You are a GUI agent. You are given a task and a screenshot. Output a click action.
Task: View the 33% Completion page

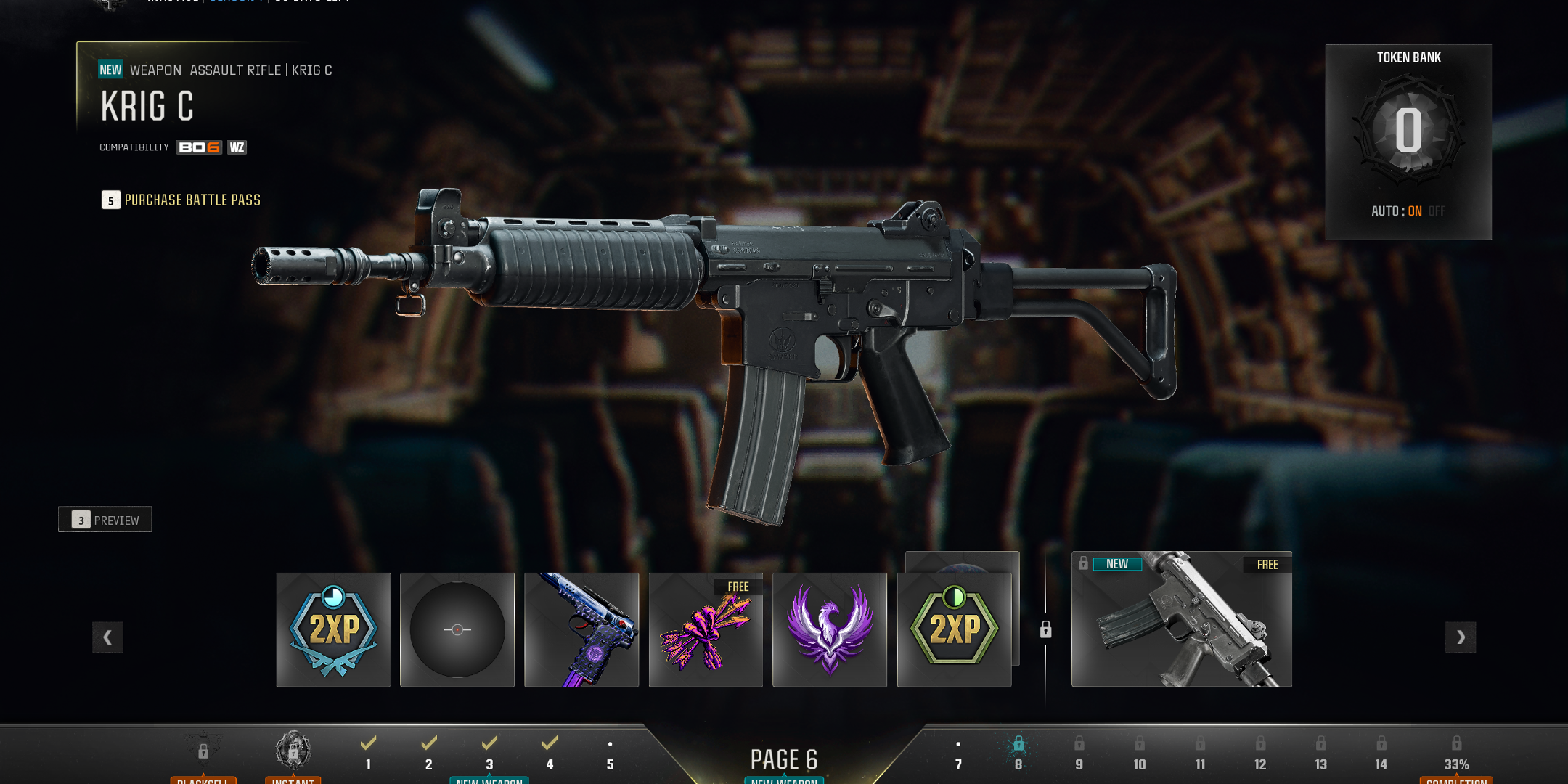[x=1456, y=755]
